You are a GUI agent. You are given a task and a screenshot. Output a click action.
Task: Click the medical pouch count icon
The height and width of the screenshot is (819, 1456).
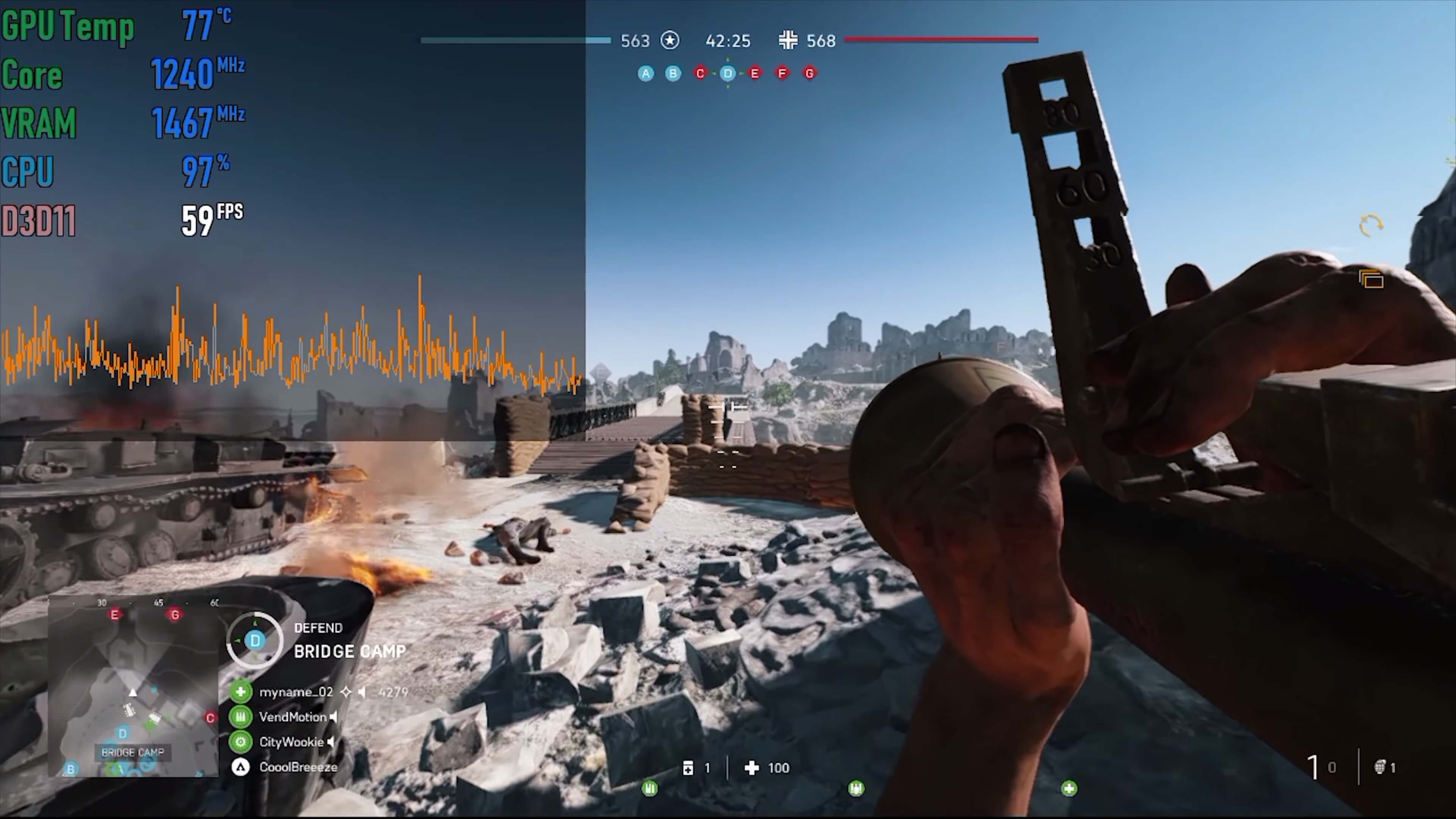pos(688,767)
